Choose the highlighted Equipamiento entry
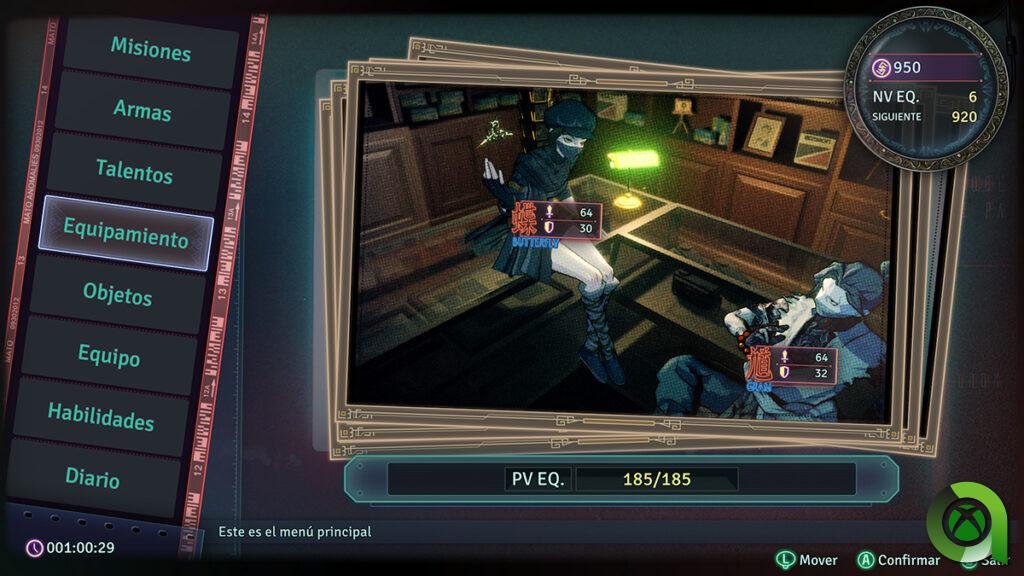The height and width of the screenshot is (576, 1024). [x=126, y=238]
